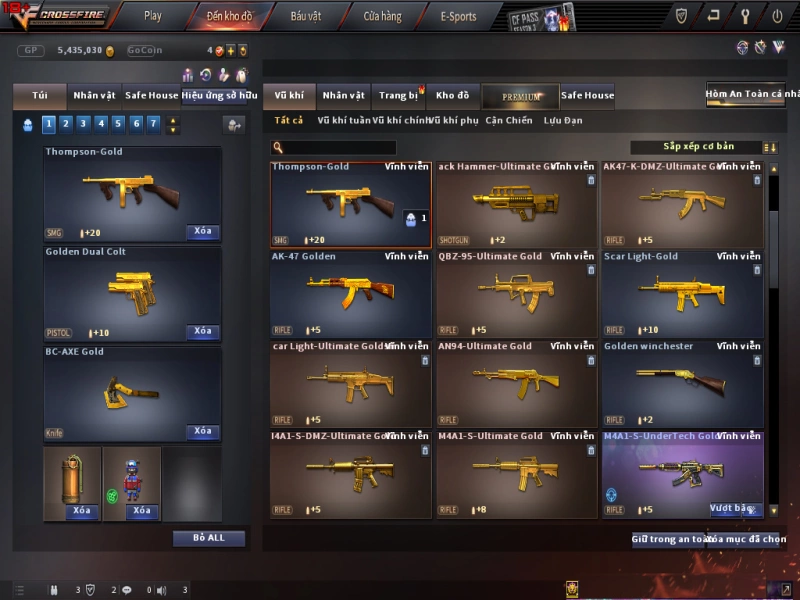
Task: Open the Cửa hàng shop
Action: click(x=382, y=16)
